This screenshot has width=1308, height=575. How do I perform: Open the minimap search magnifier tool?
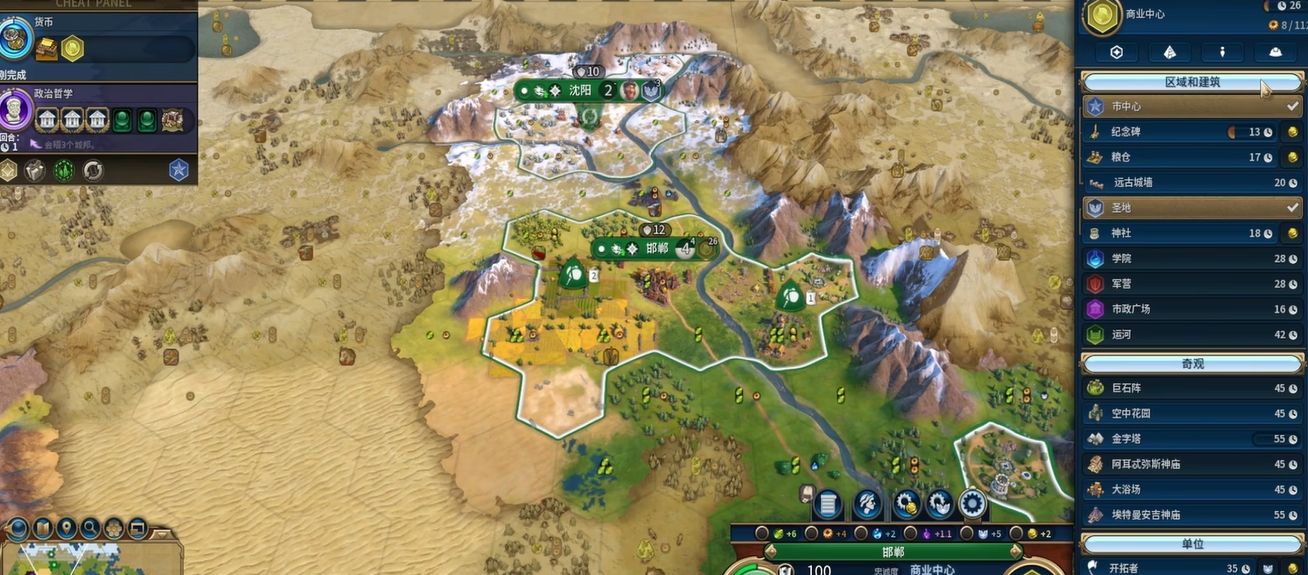click(90, 527)
